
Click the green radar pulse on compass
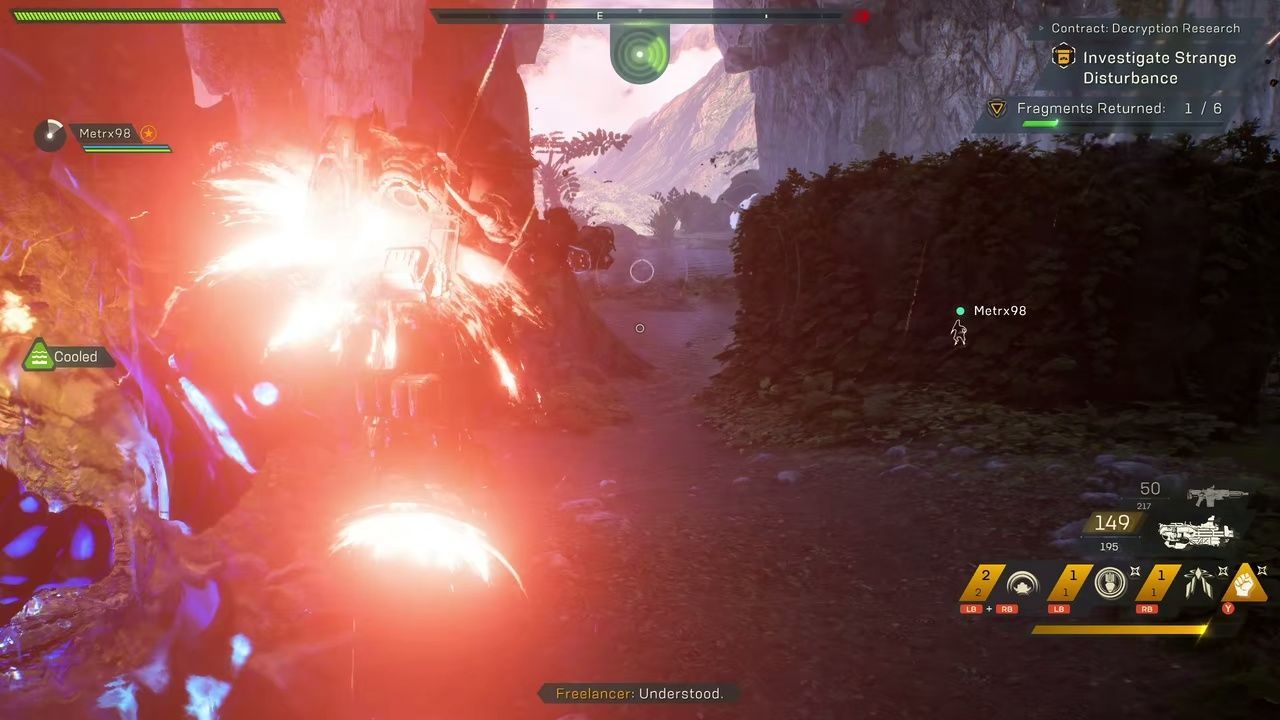(x=639, y=54)
